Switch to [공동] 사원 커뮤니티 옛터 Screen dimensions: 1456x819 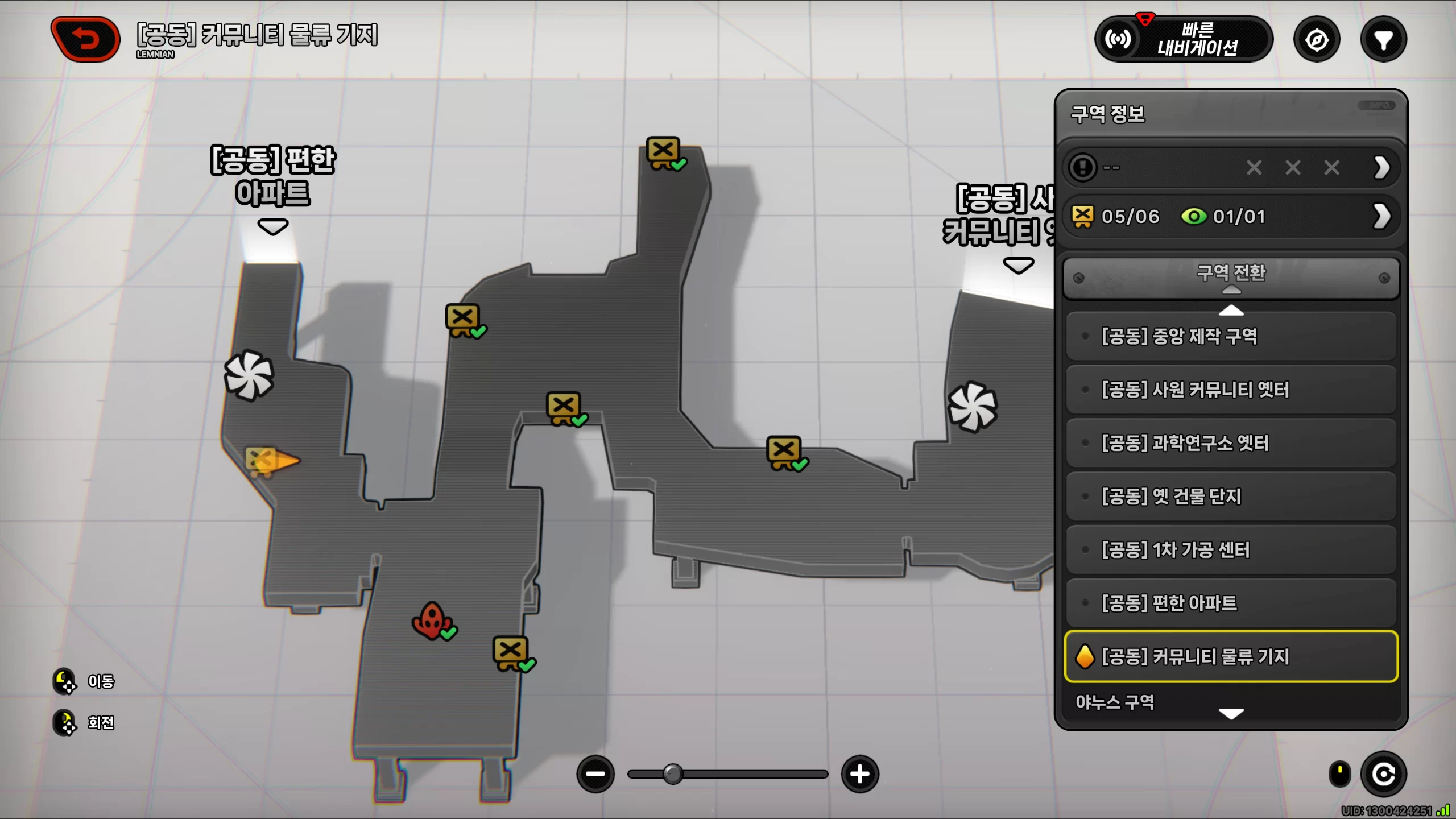click(1231, 390)
